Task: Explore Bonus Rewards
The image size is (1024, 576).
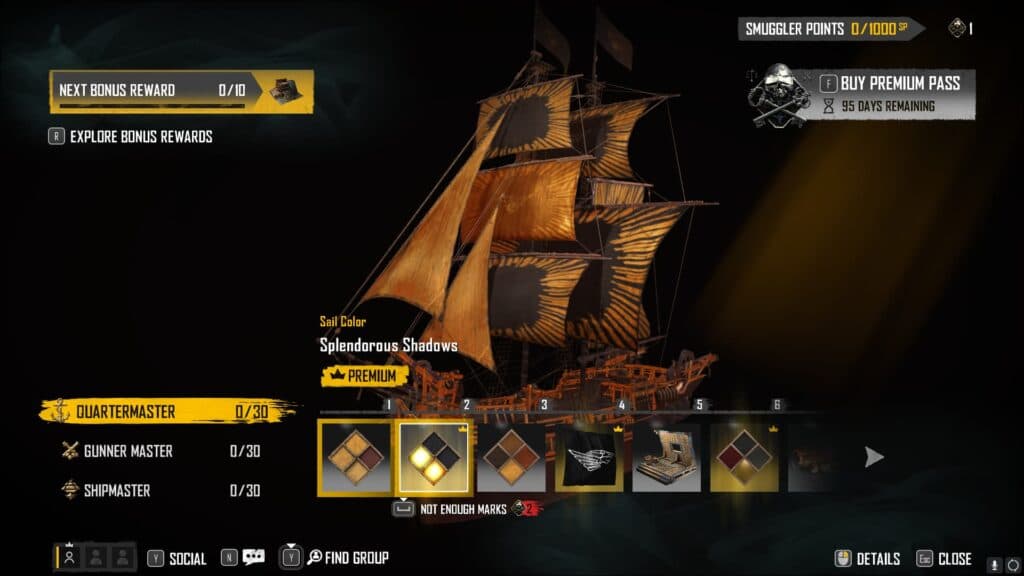Action: coord(140,137)
